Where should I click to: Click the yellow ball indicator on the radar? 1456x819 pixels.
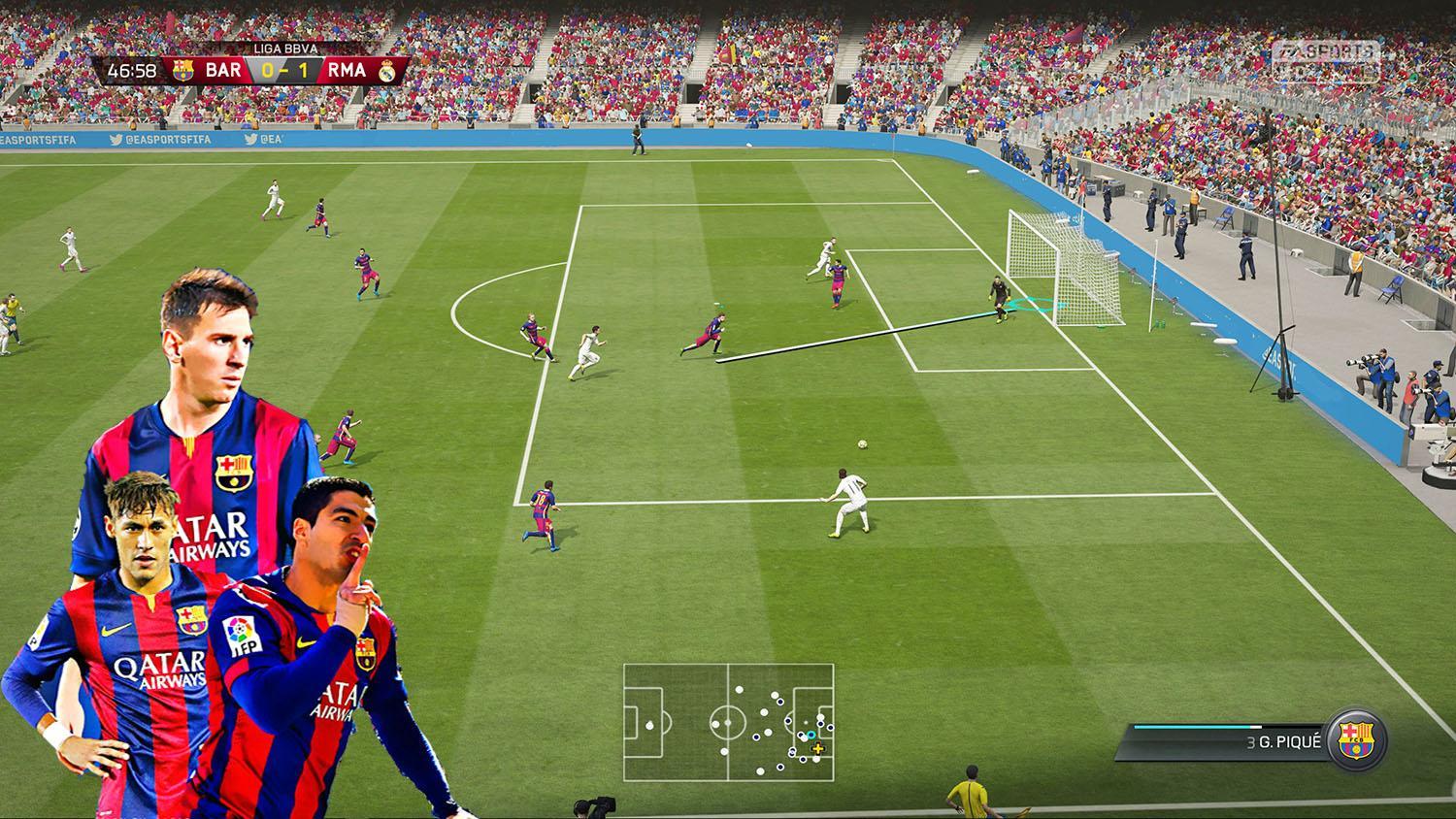[819, 749]
